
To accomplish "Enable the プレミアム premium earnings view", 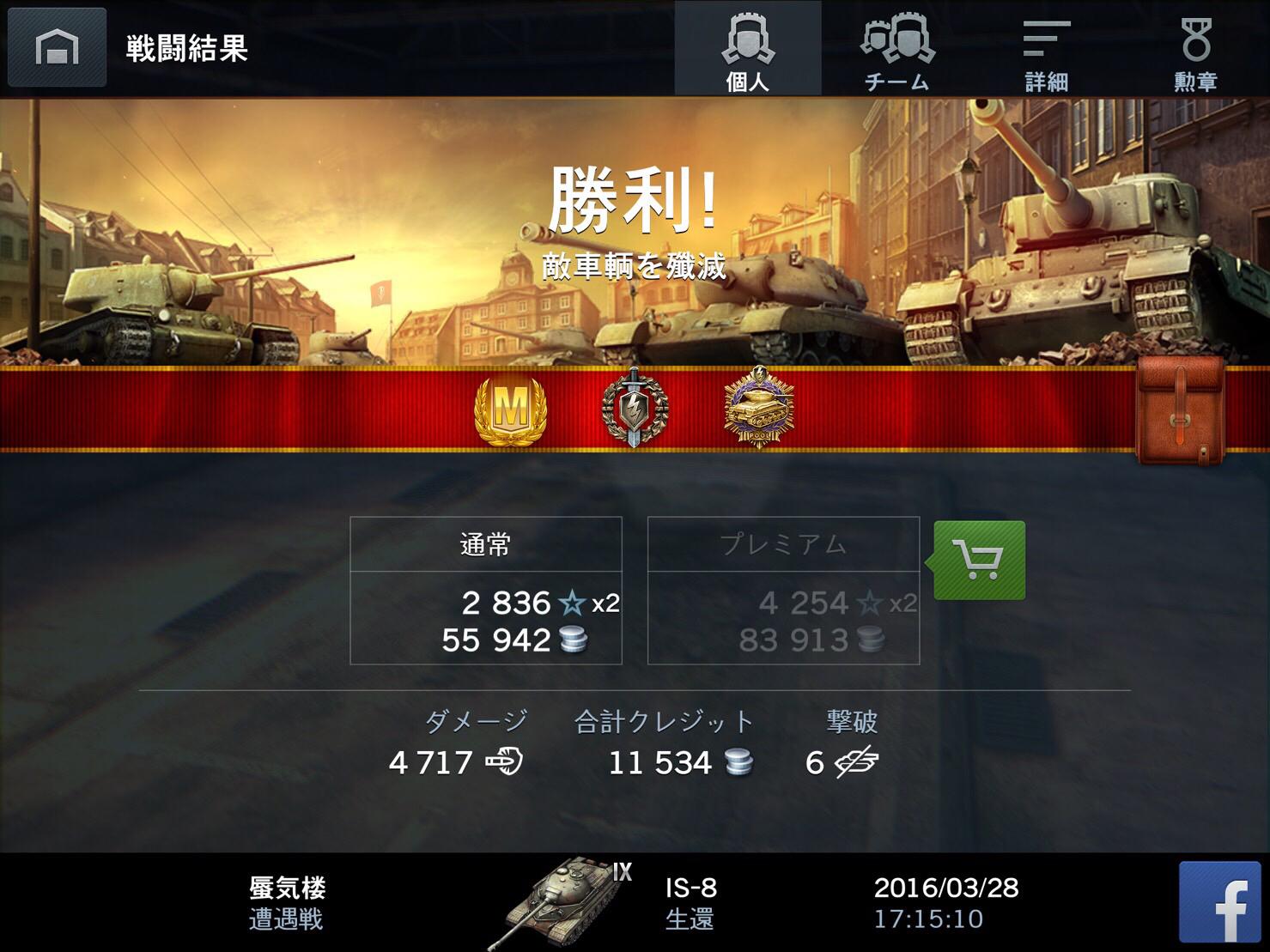I will point(782,545).
